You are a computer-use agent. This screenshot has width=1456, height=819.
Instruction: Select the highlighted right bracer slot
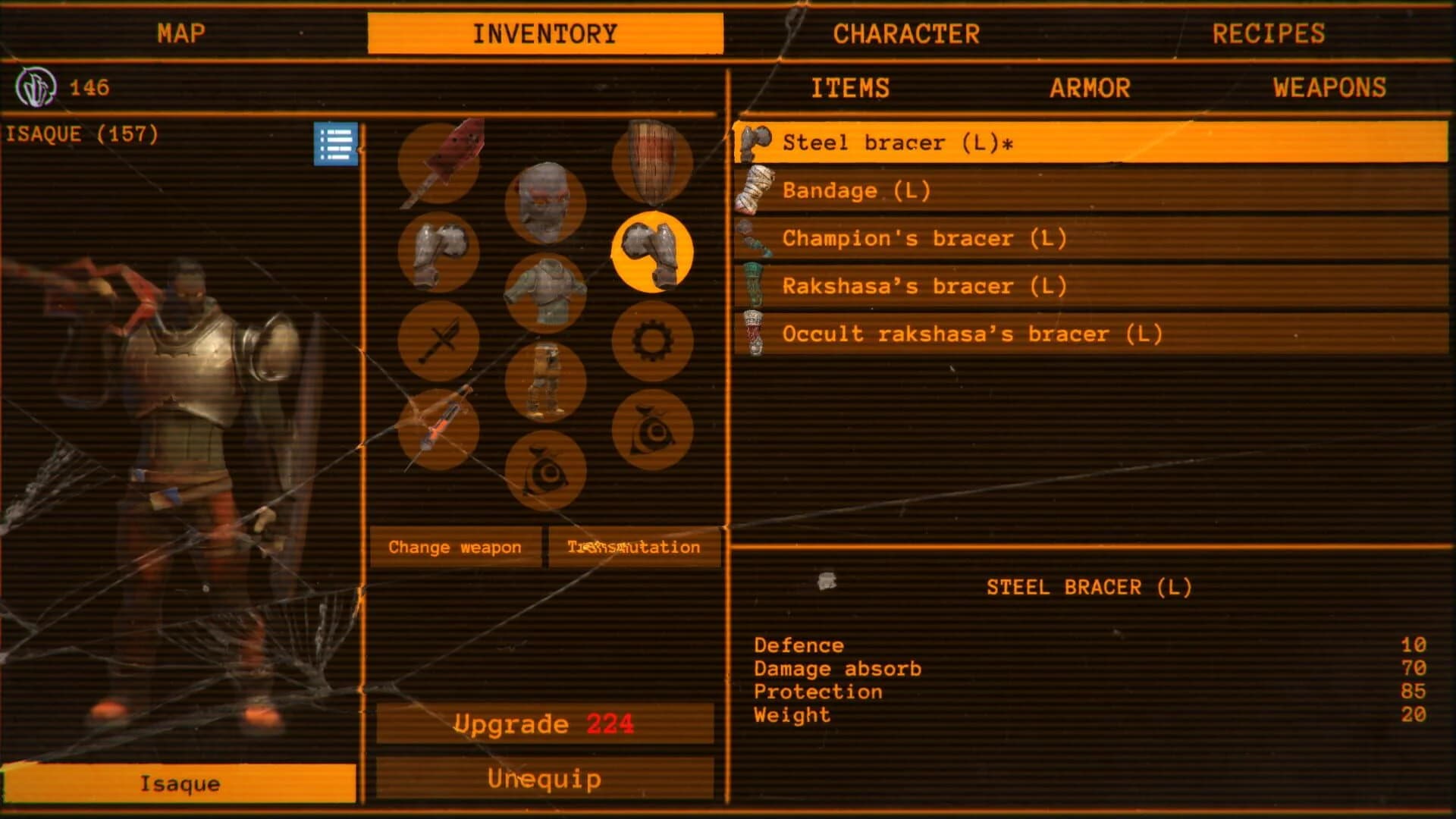tap(654, 252)
